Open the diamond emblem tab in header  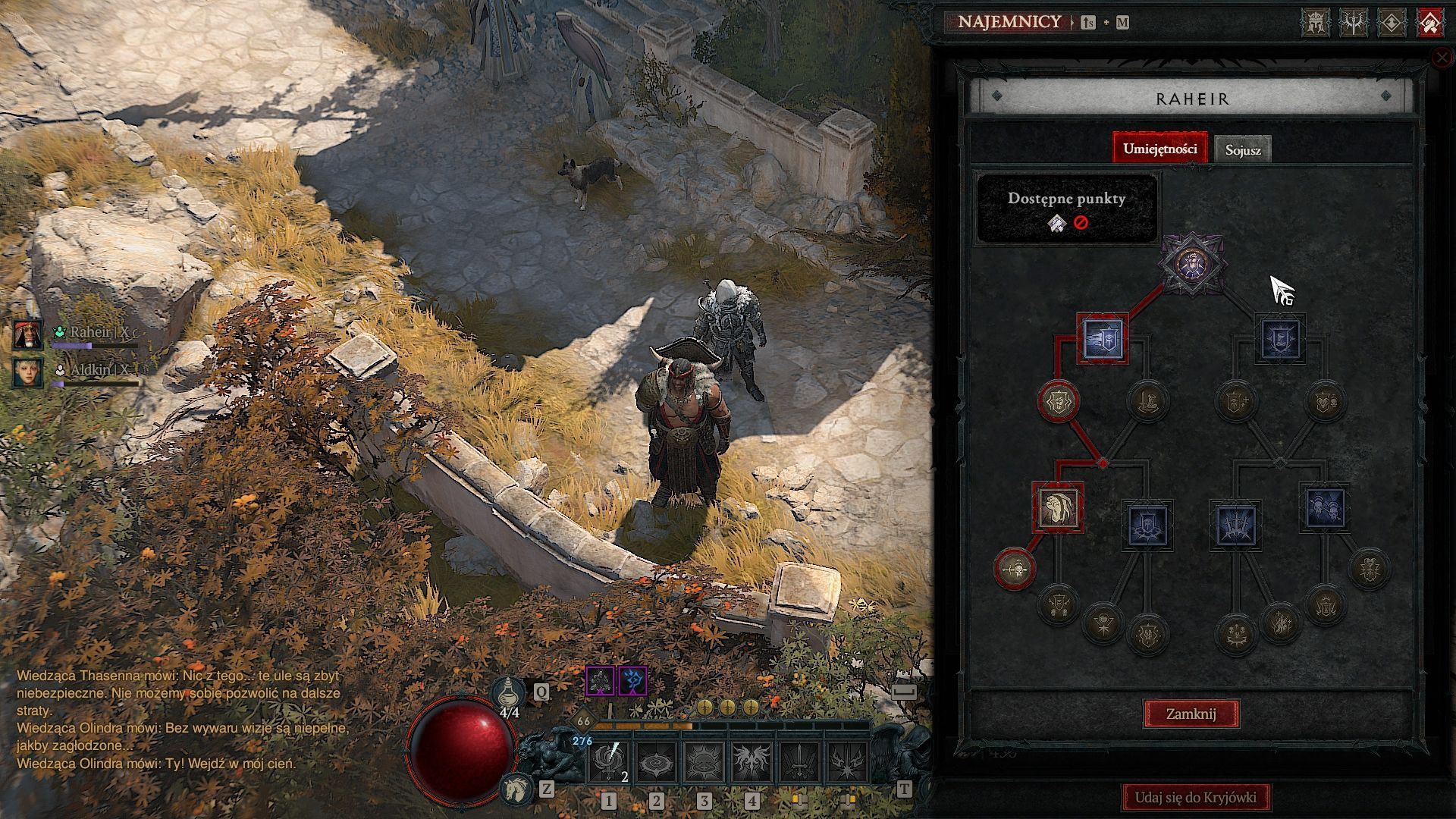click(x=1392, y=23)
